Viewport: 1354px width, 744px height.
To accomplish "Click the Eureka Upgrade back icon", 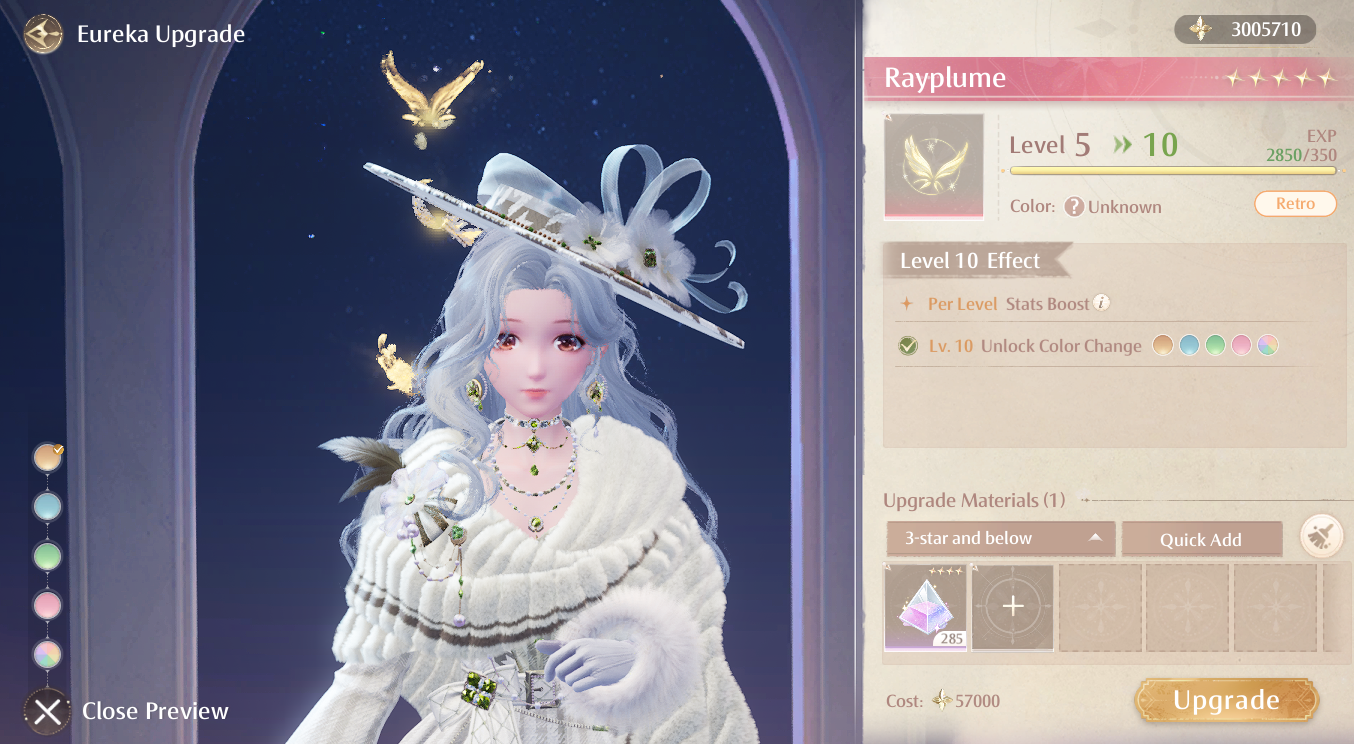I will click(42, 33).
